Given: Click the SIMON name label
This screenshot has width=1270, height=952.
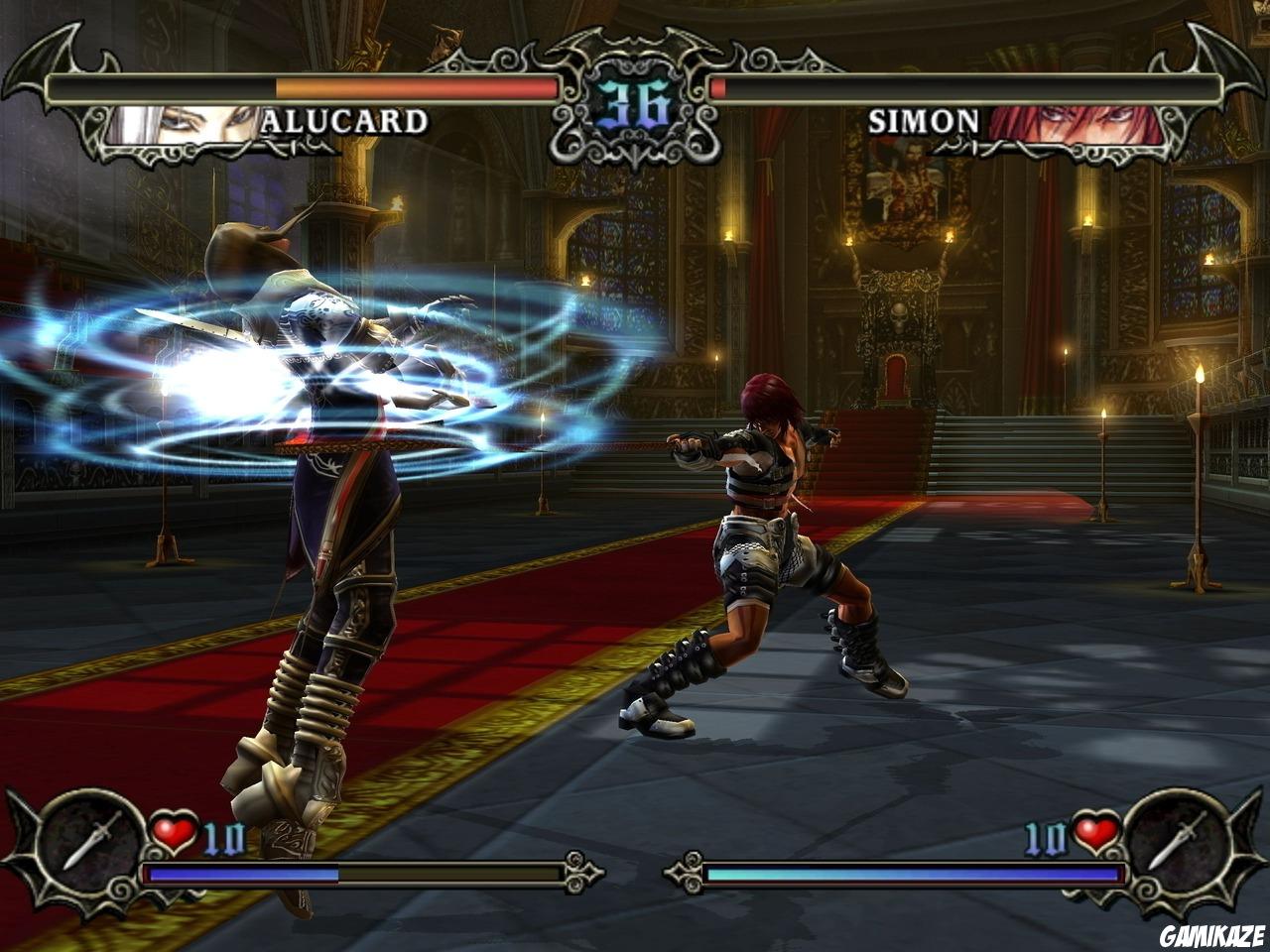Looking at the screenshot, I should pyautogui.click(x=925, y=121).
